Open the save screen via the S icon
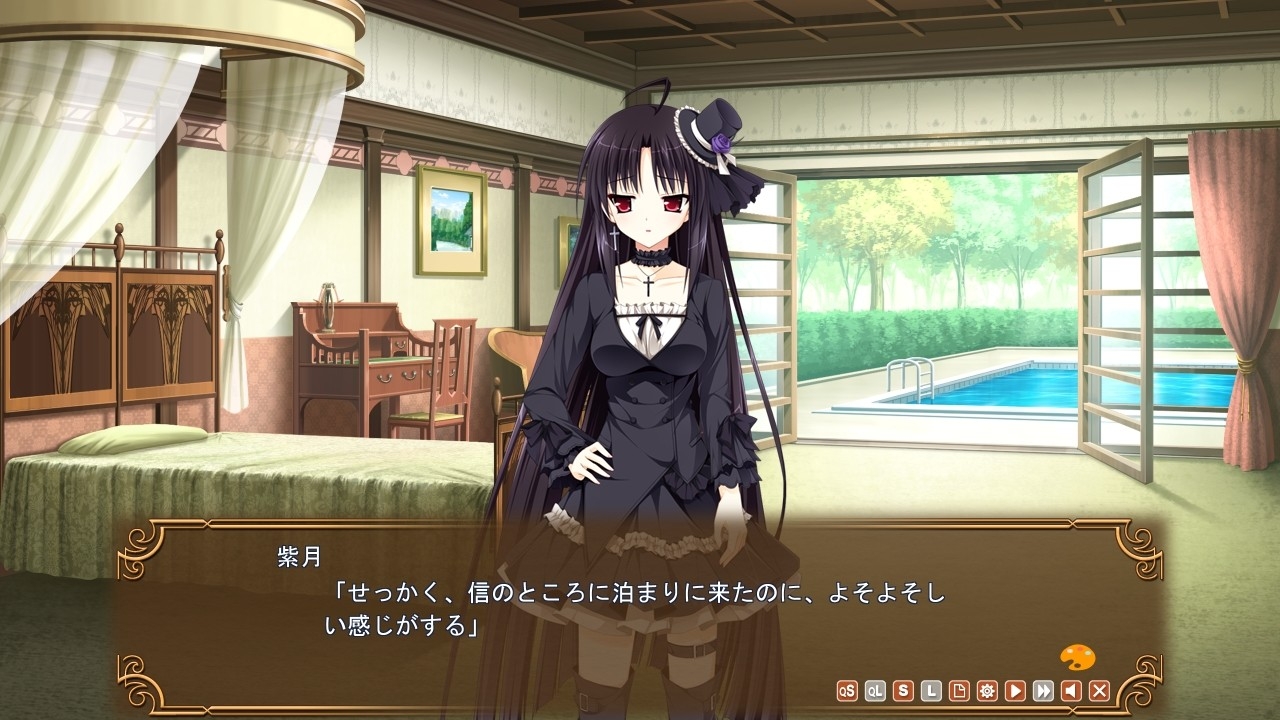 tap(901, 692)
